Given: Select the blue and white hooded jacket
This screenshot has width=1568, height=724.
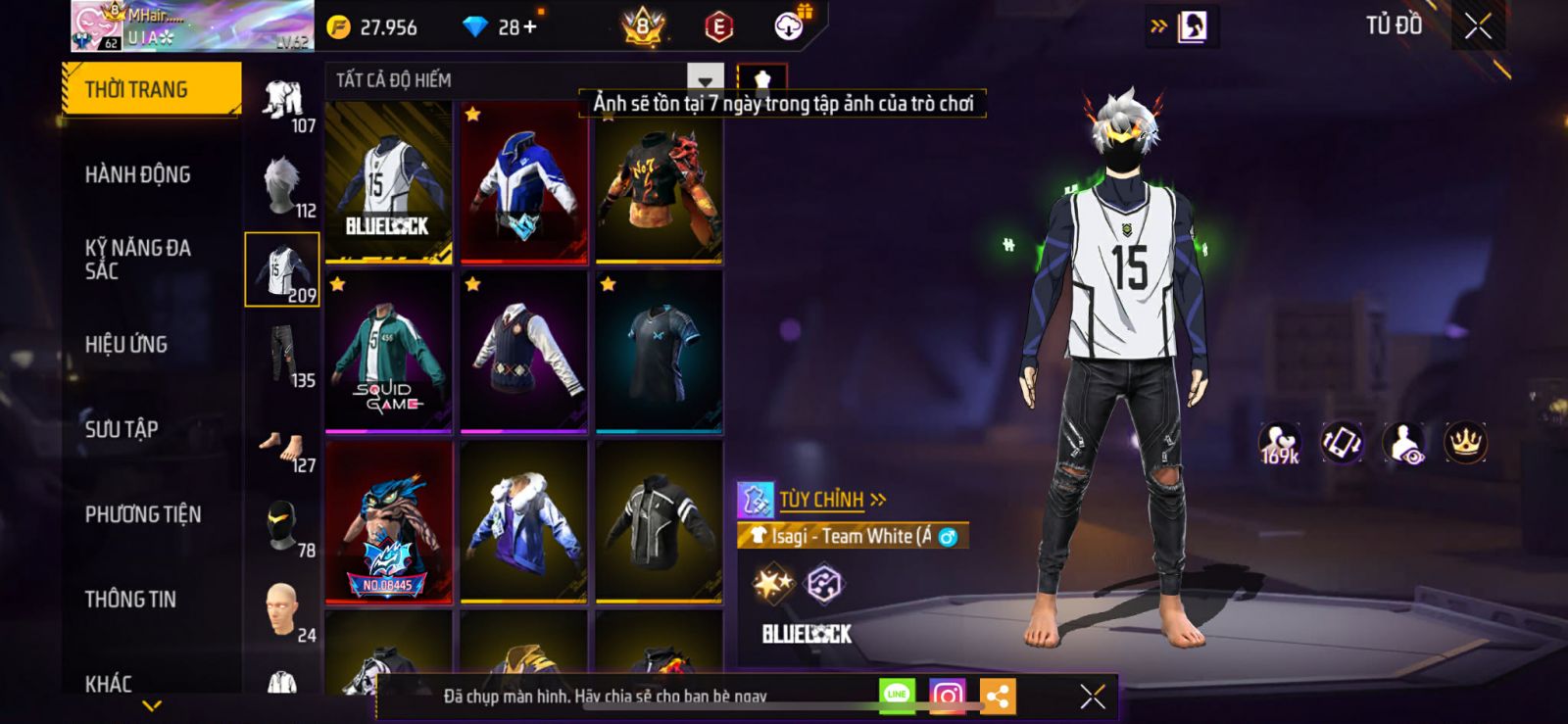Looking at the screenshot, I should pyautogui.click(x=524, y=182).
